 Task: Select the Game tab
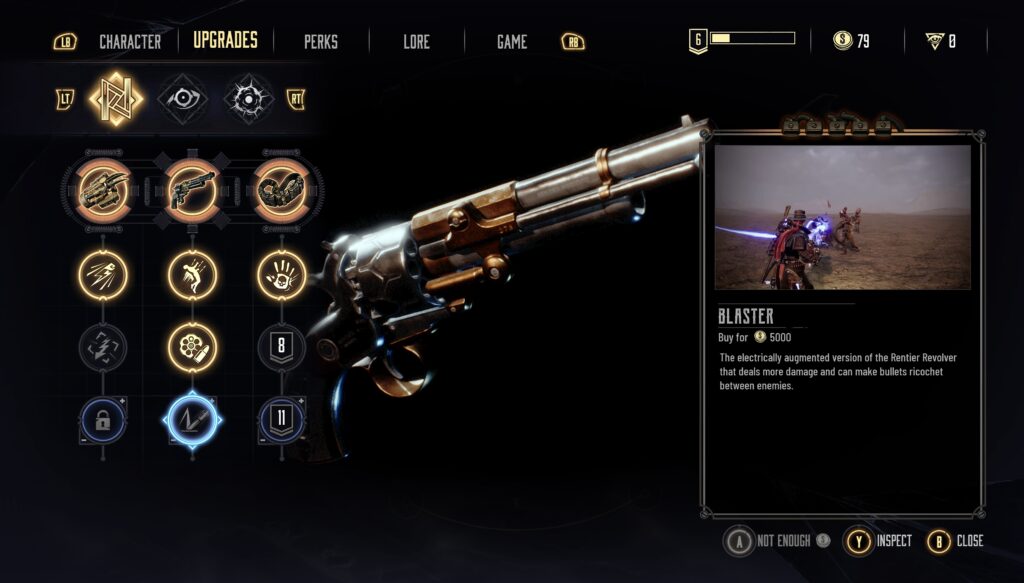pos(512,42)
